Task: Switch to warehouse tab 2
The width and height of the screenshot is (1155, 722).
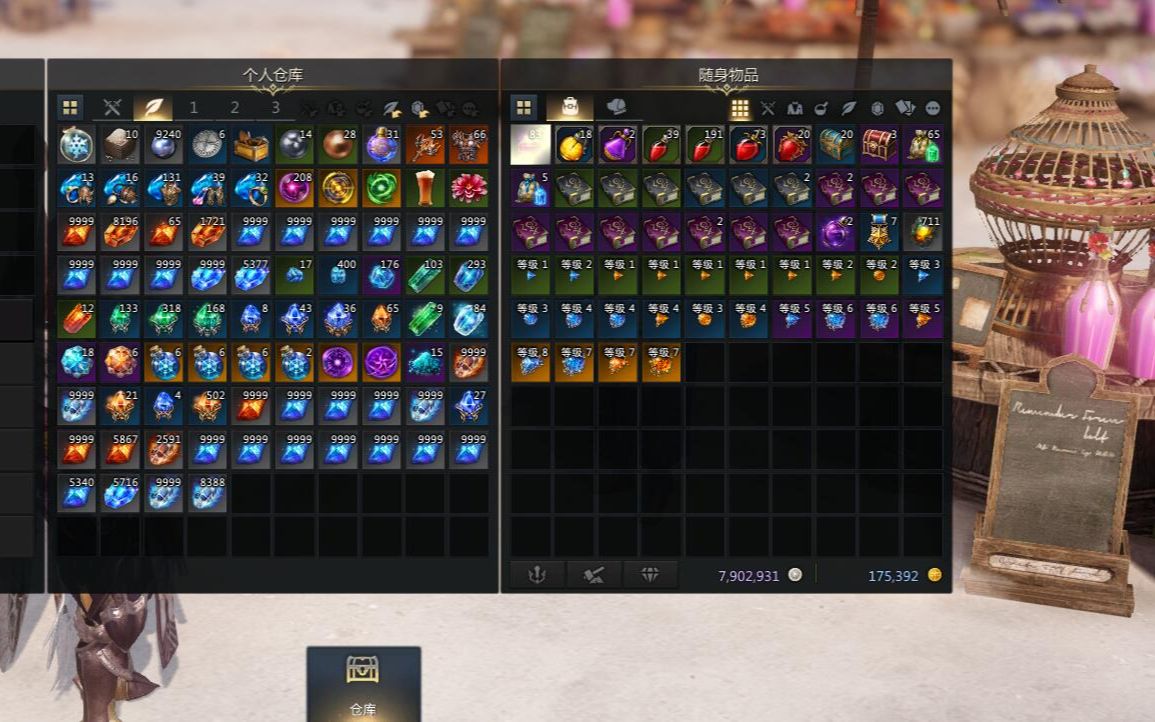Action: click(x=235, y=108)
